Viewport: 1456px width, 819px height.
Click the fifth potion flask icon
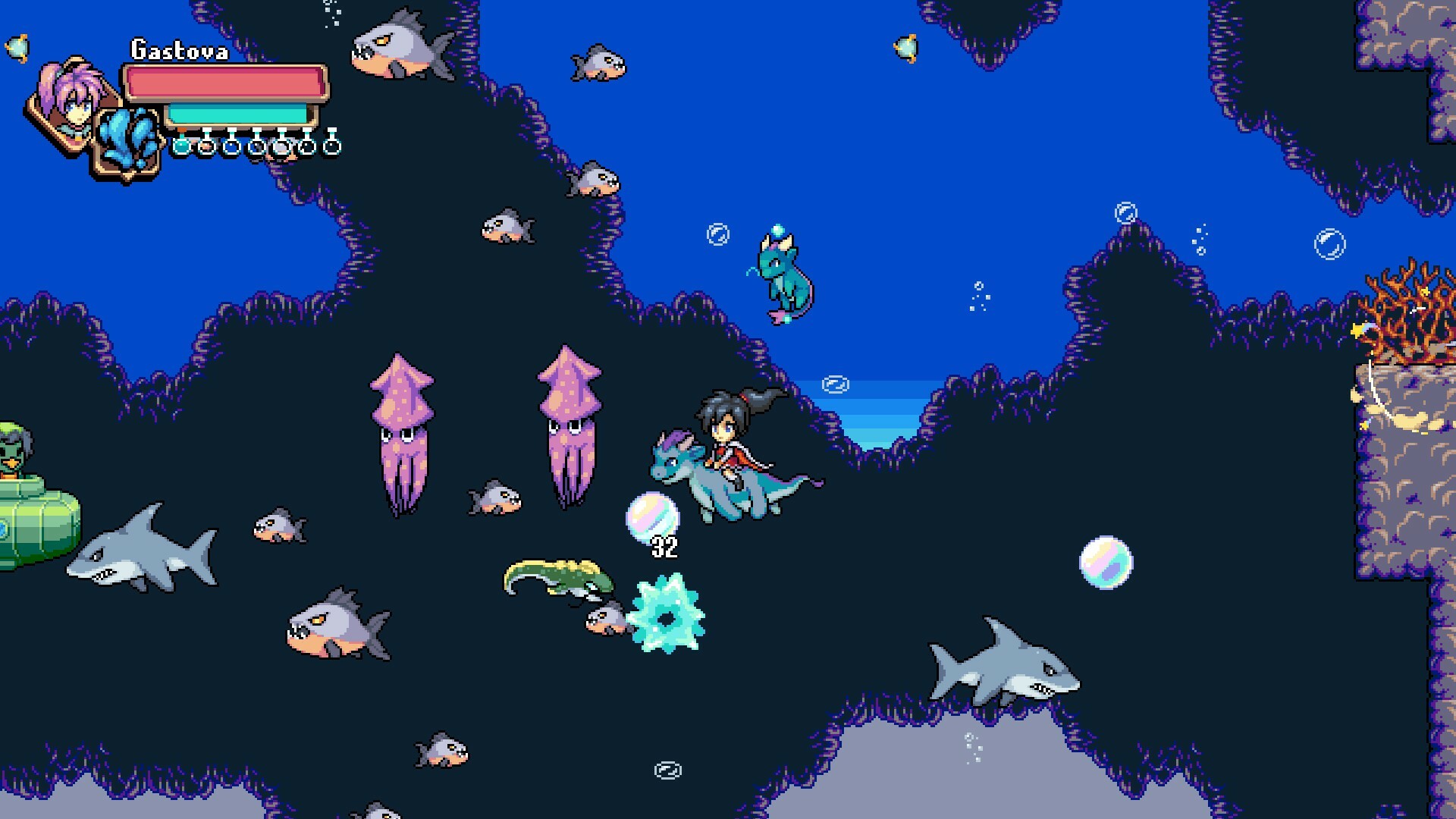(x=282, y=146)
